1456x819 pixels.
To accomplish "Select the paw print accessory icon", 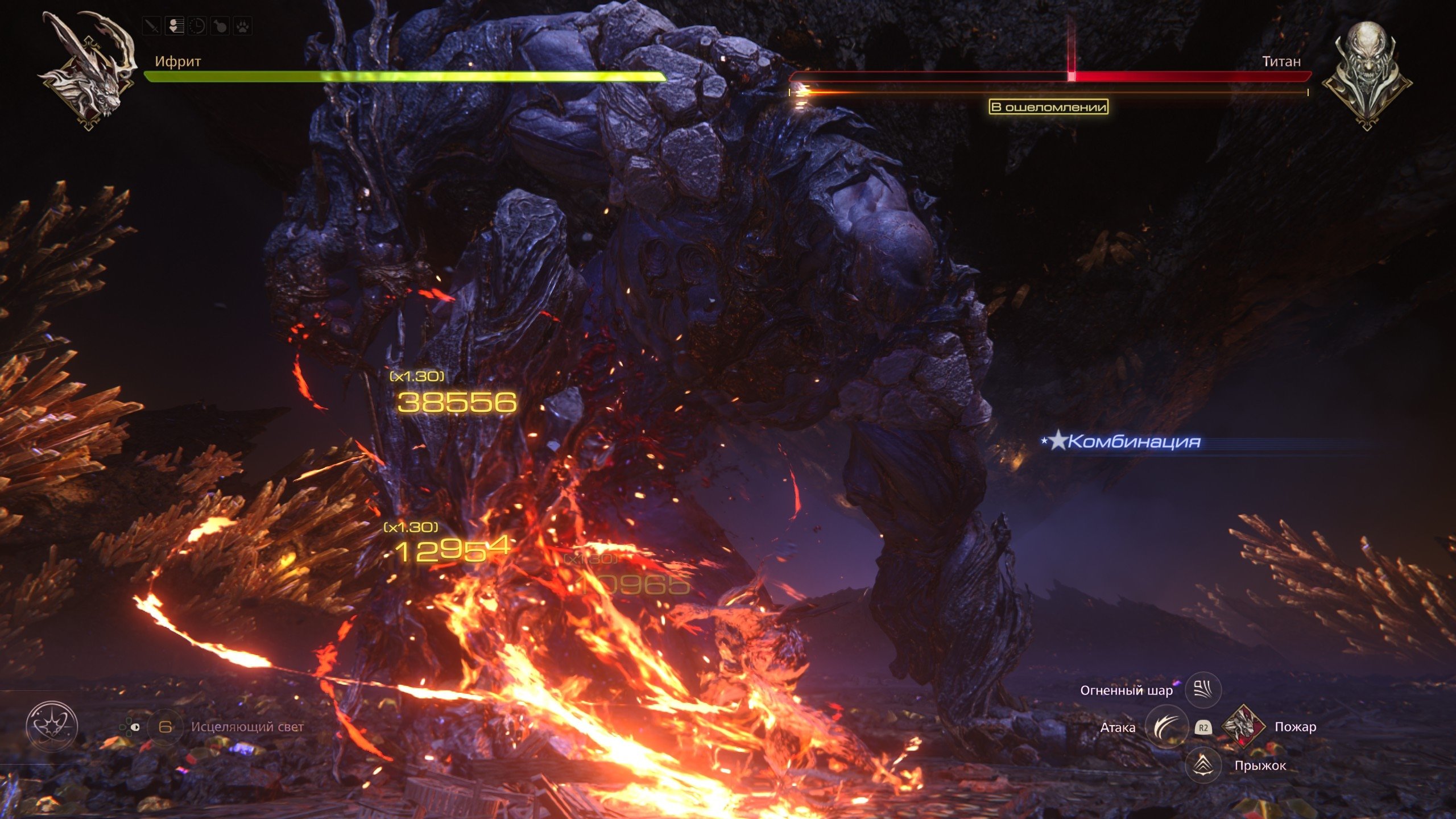I will pos(243,26).
